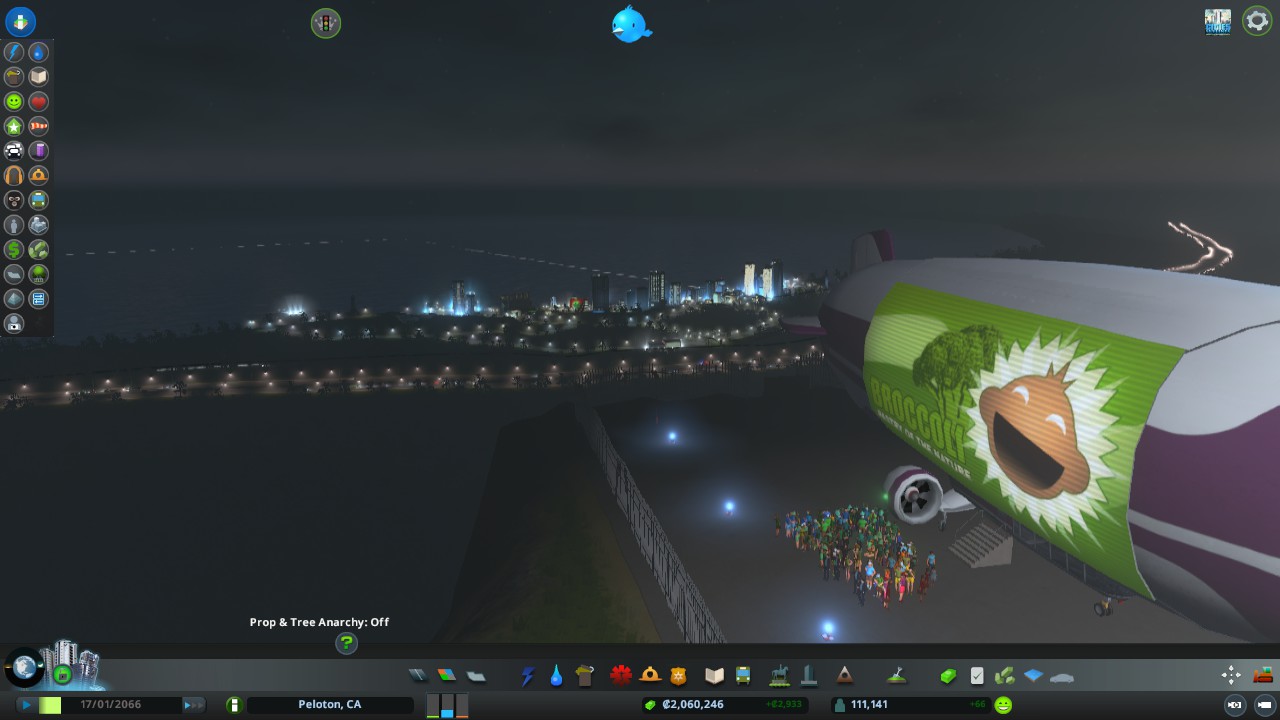Open the Public Transport info view

[38, 198]
